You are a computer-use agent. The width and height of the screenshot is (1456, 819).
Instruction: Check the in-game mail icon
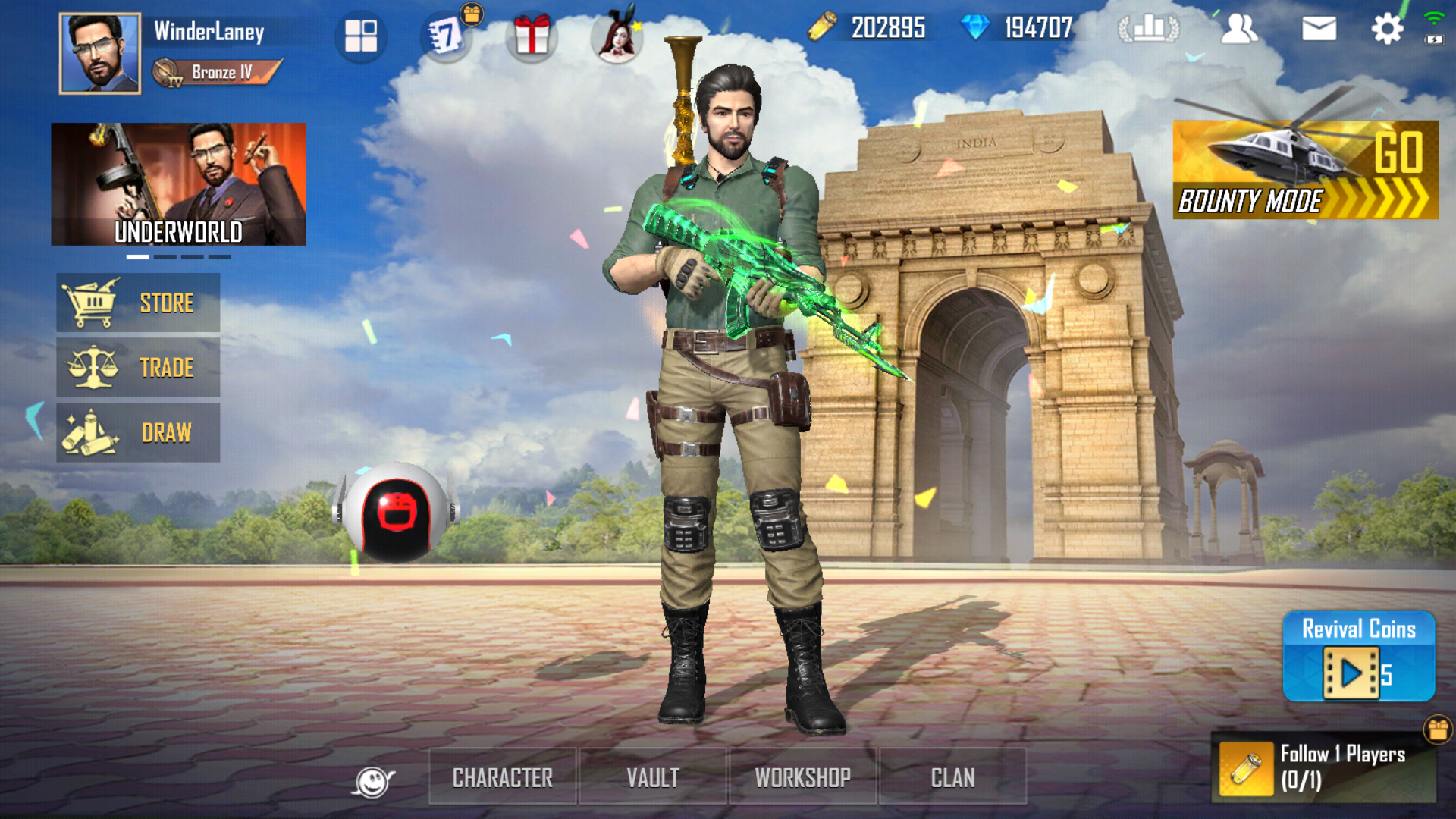1319,29
